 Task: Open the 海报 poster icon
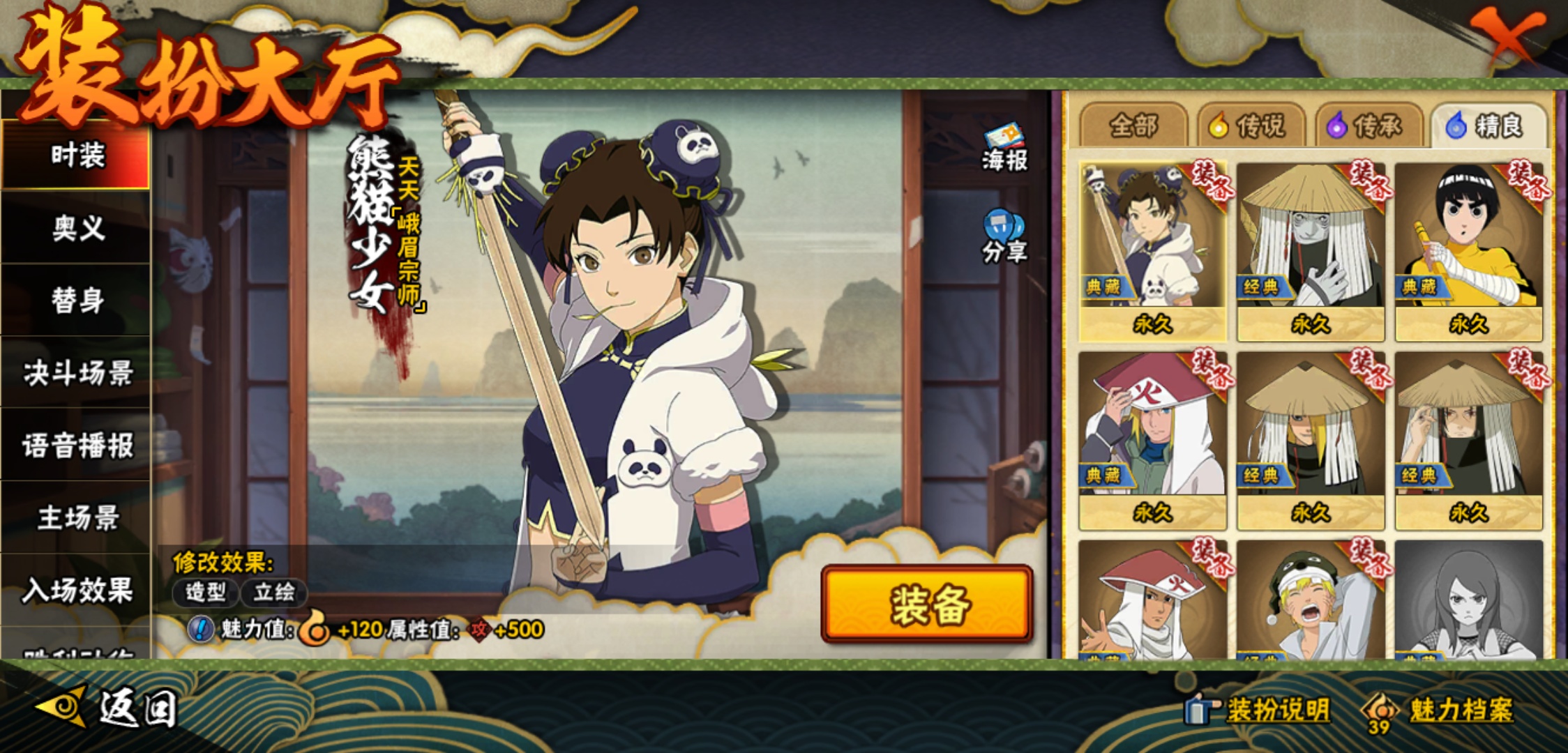[x=1004, y=148]
